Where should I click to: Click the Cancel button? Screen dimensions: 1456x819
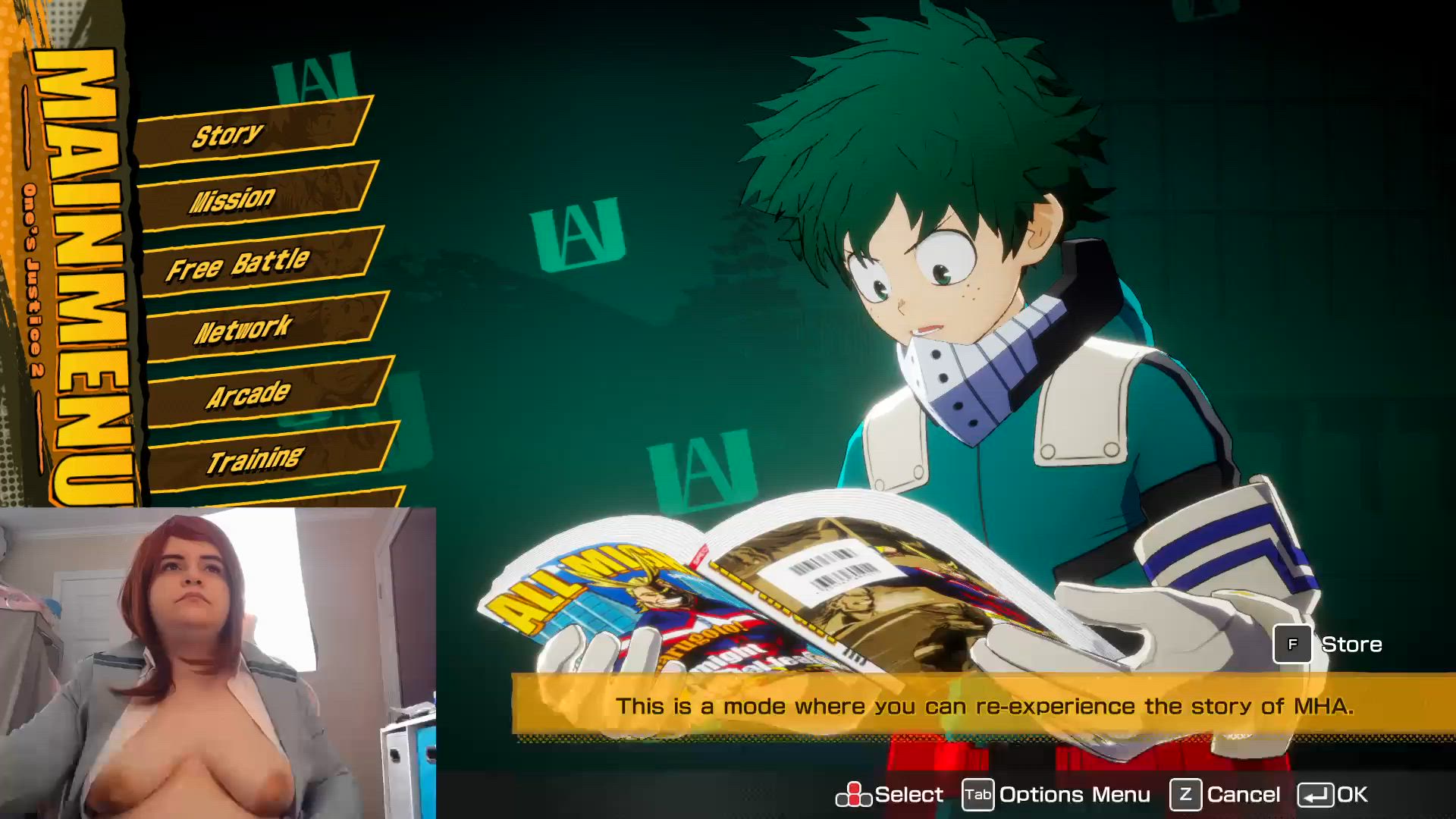(x=1225, y=795)
